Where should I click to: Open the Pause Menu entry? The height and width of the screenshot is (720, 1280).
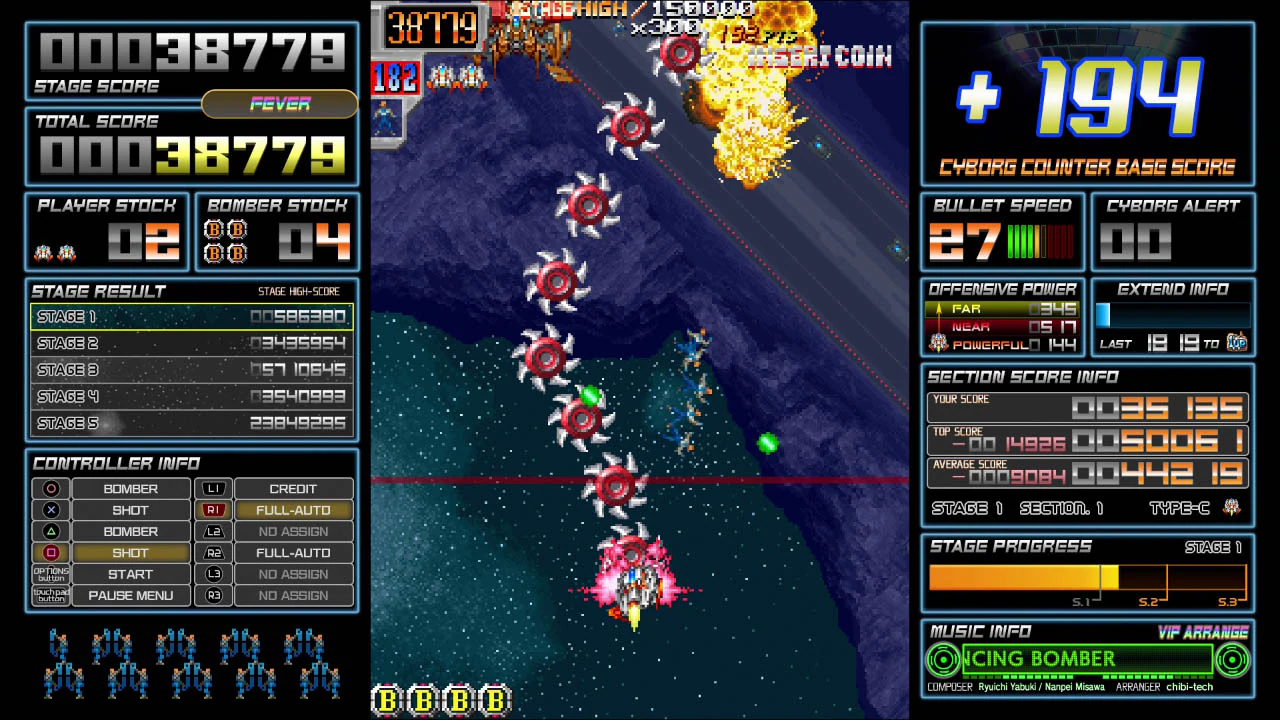pyautogui.click(x=130, y=595)
